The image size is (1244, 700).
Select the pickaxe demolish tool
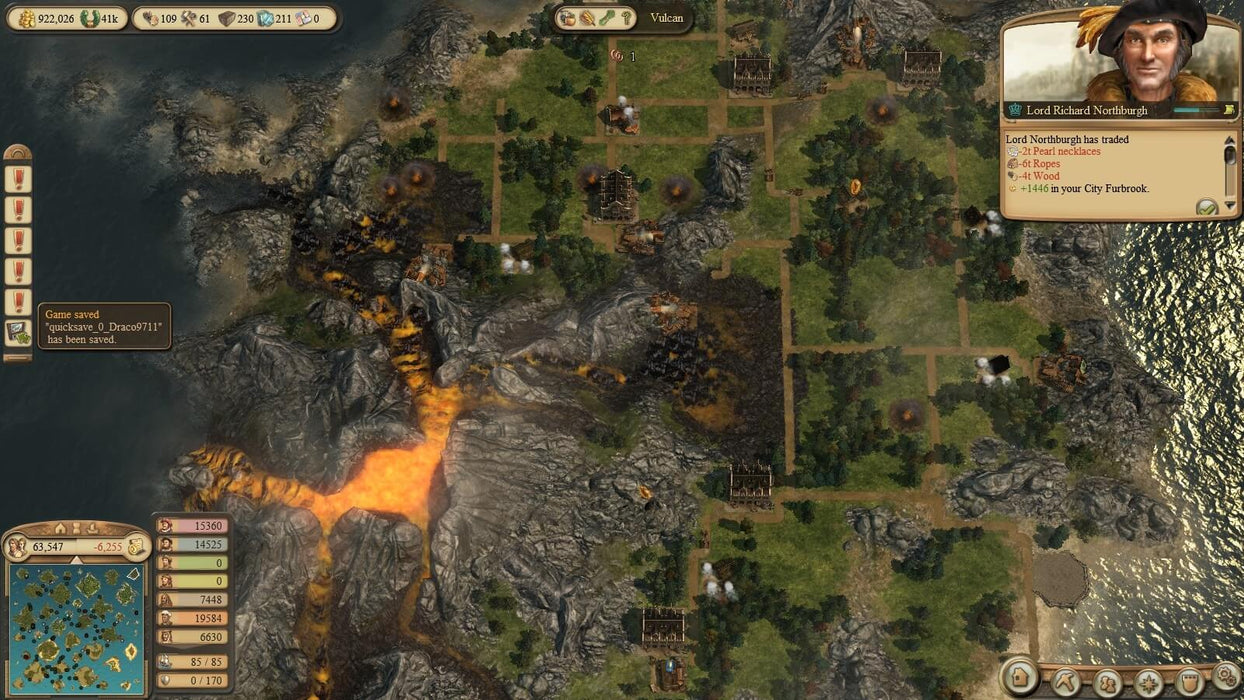[1065, 682]
